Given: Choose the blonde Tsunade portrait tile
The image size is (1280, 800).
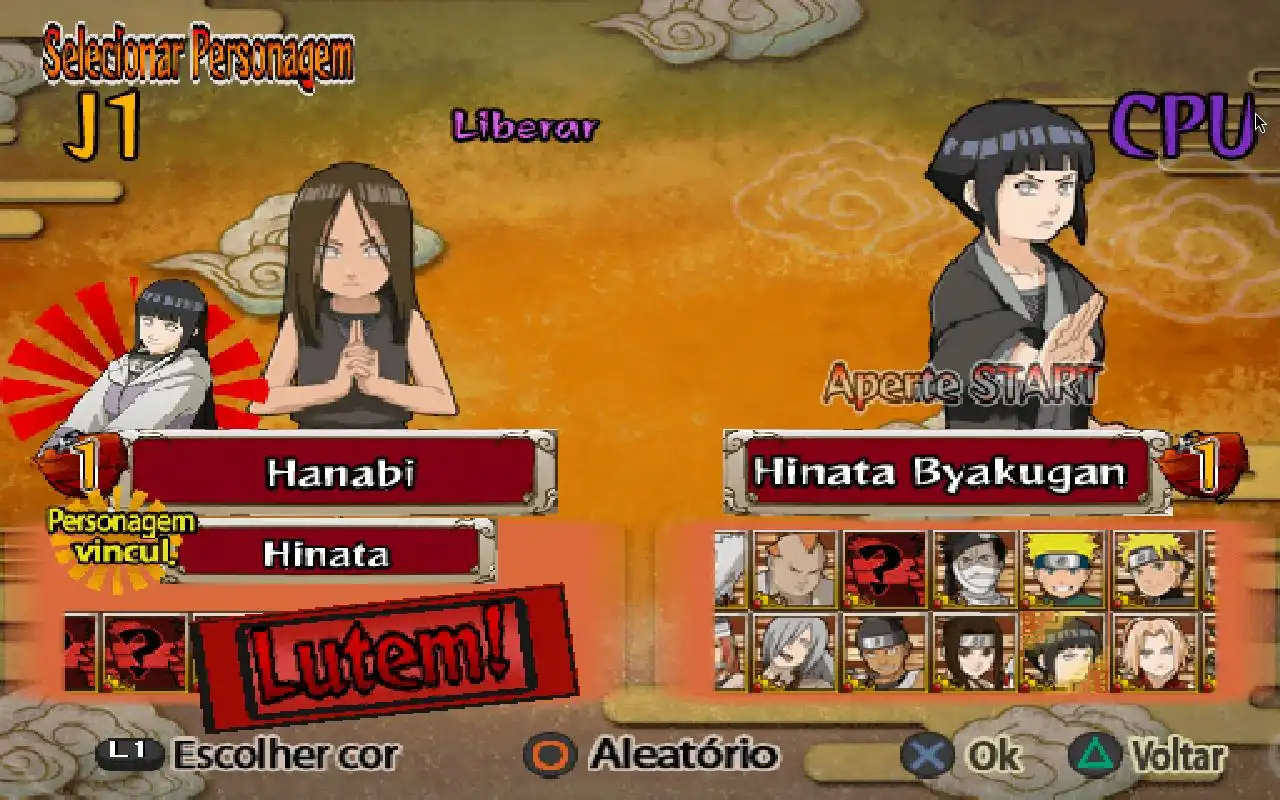Looking at the screenshot, I should [x=1153, y=651].
